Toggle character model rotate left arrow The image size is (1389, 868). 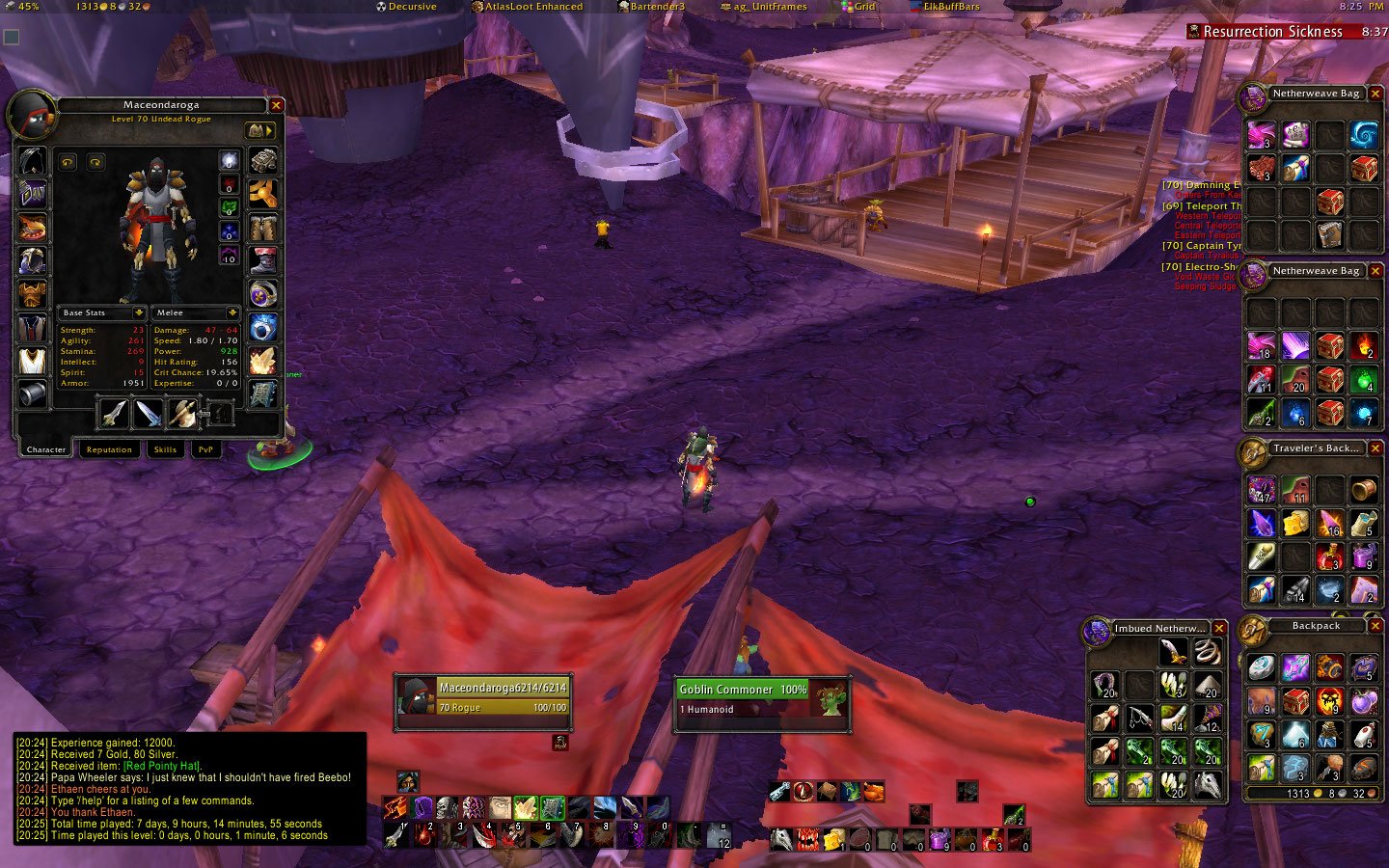coord(67,162)
